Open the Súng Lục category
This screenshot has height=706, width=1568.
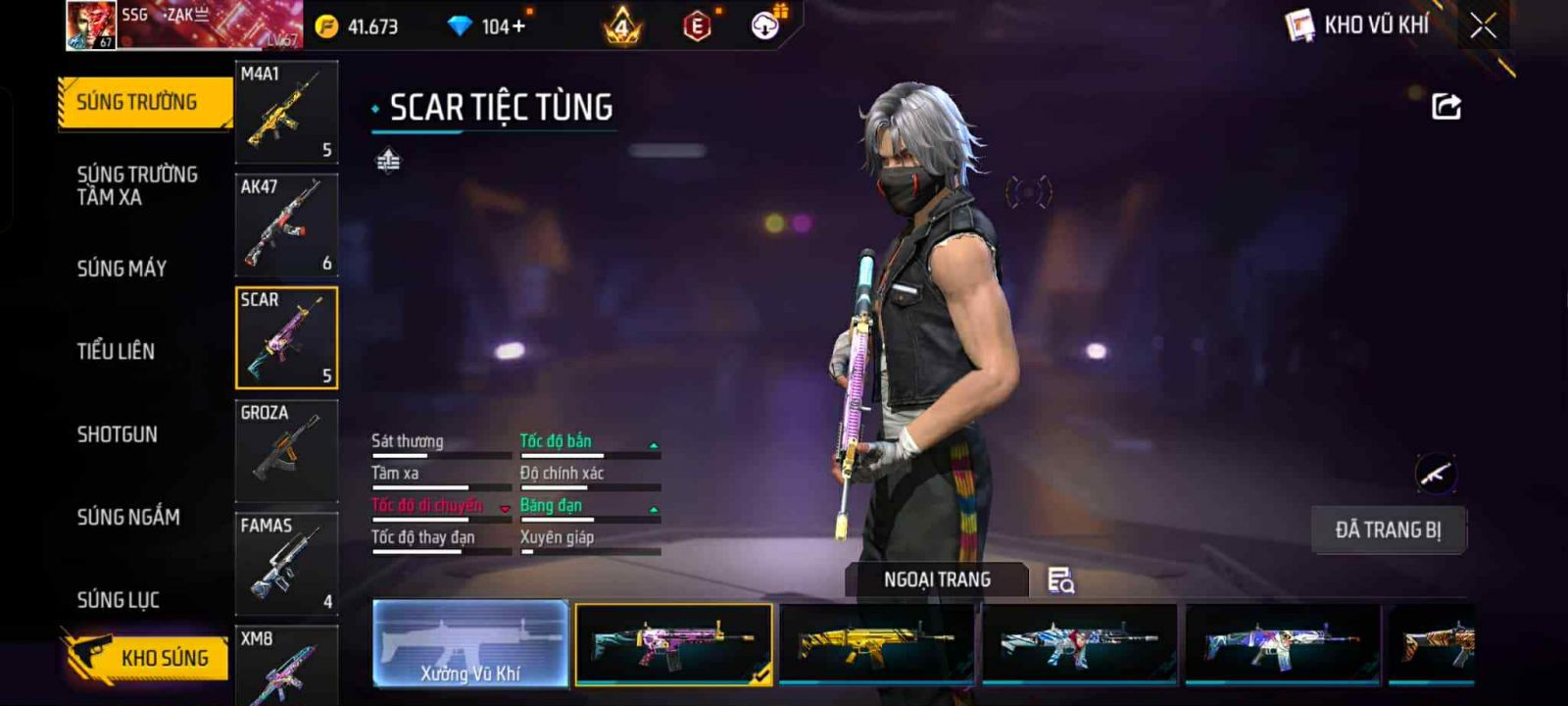click(118, 599)
